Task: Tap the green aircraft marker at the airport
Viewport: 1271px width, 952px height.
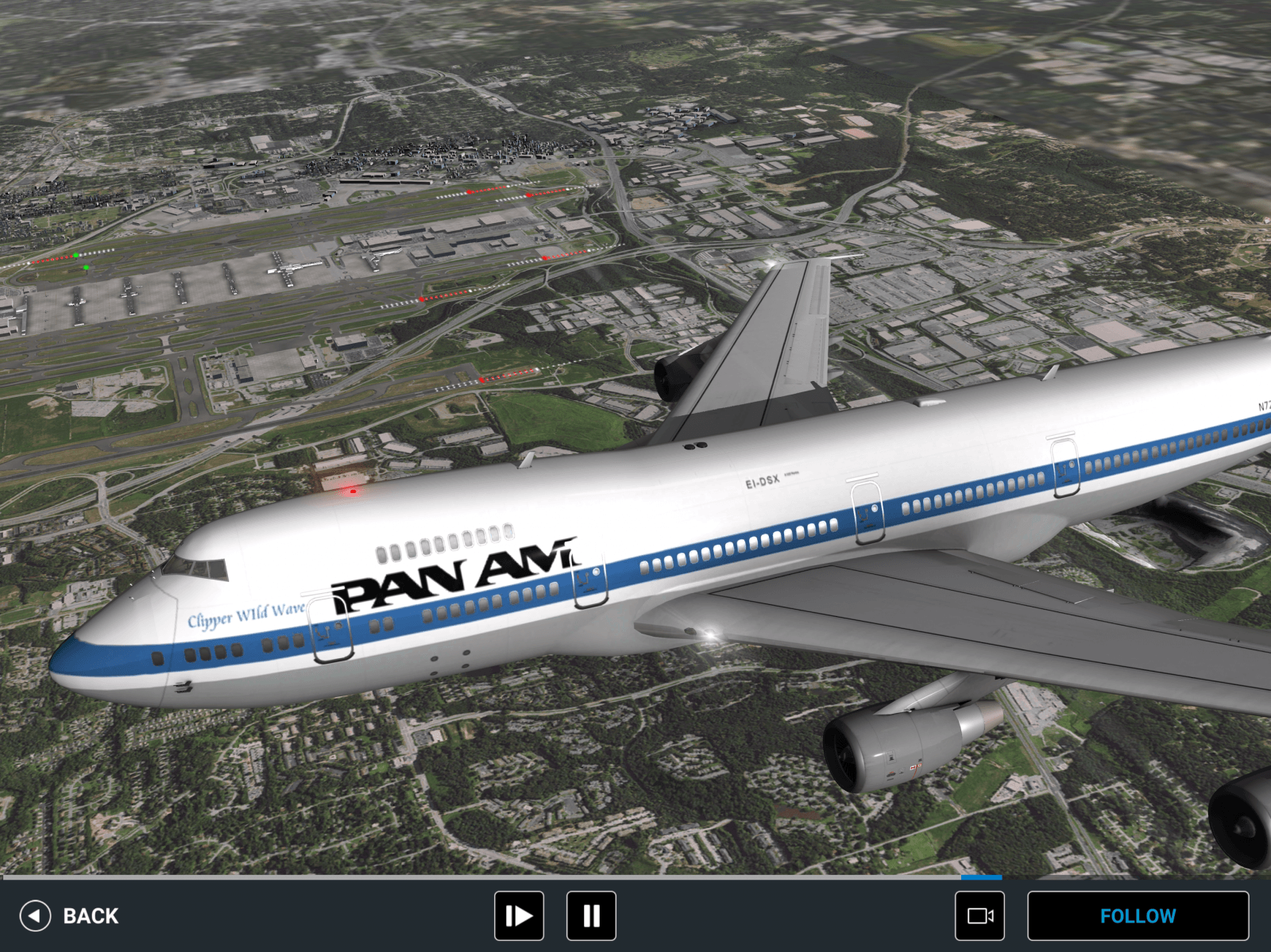Action: tap(77, 256)
